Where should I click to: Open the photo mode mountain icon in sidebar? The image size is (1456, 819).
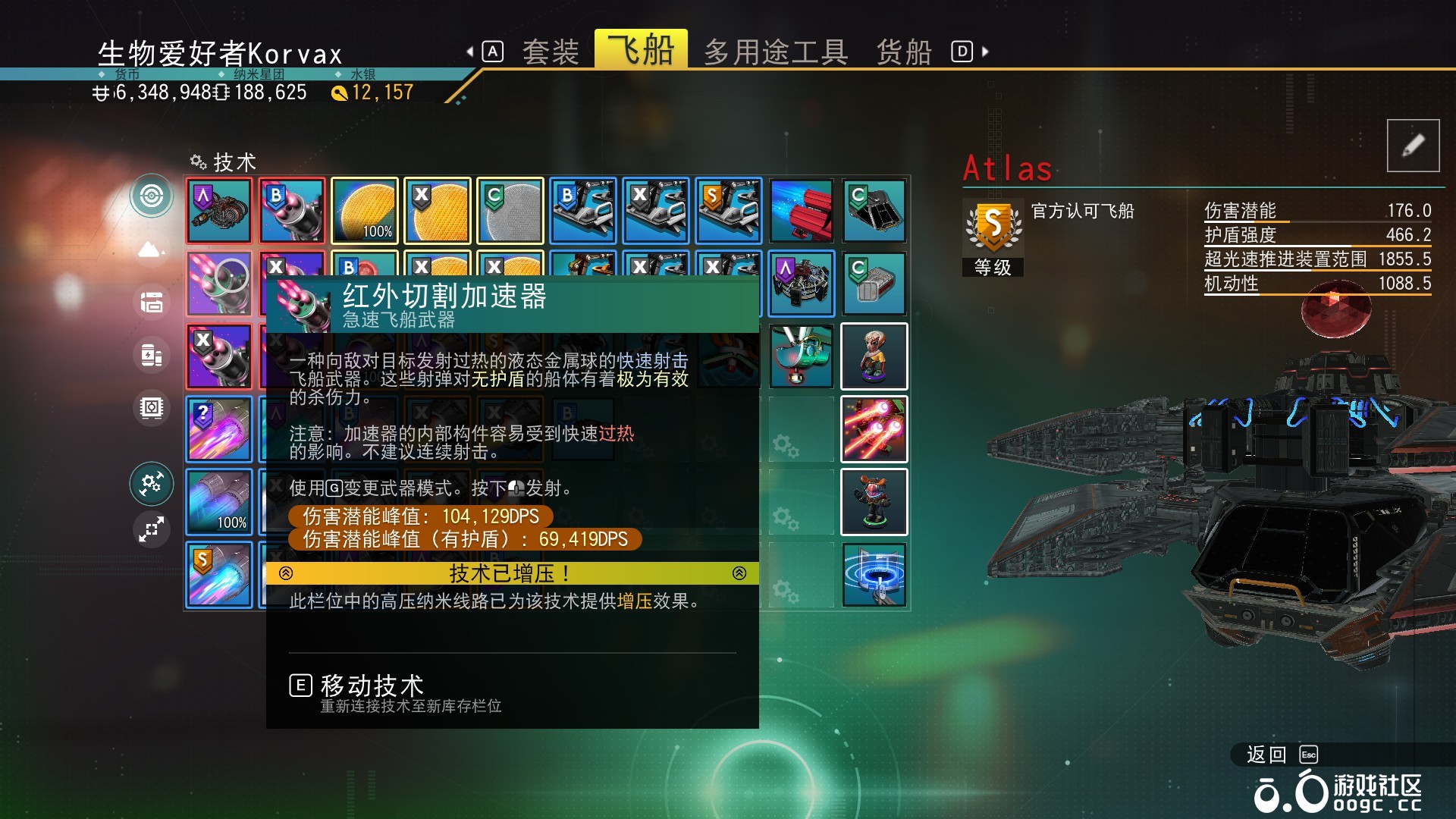[x=151, y=248]
